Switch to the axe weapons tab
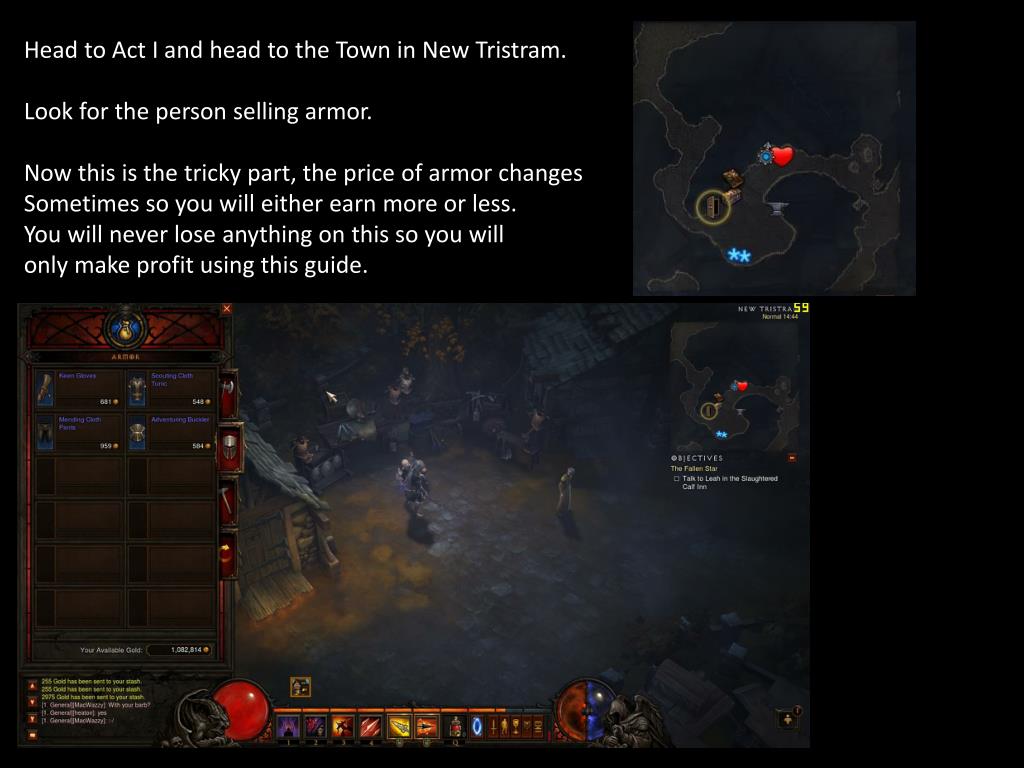The image size is (1024, 768). point(229,393)
